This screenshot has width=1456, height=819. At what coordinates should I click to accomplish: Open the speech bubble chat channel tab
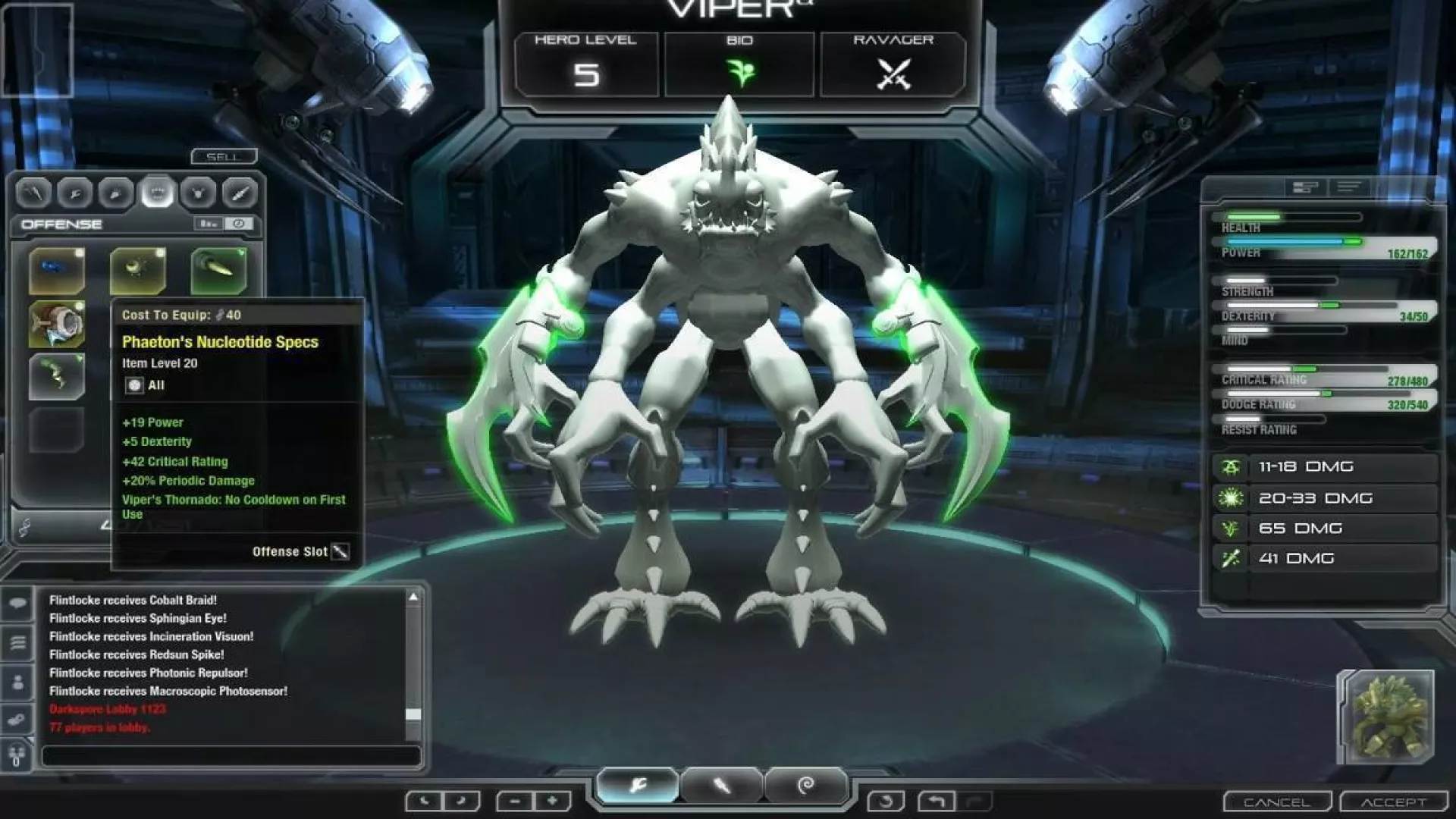(17, 604)
